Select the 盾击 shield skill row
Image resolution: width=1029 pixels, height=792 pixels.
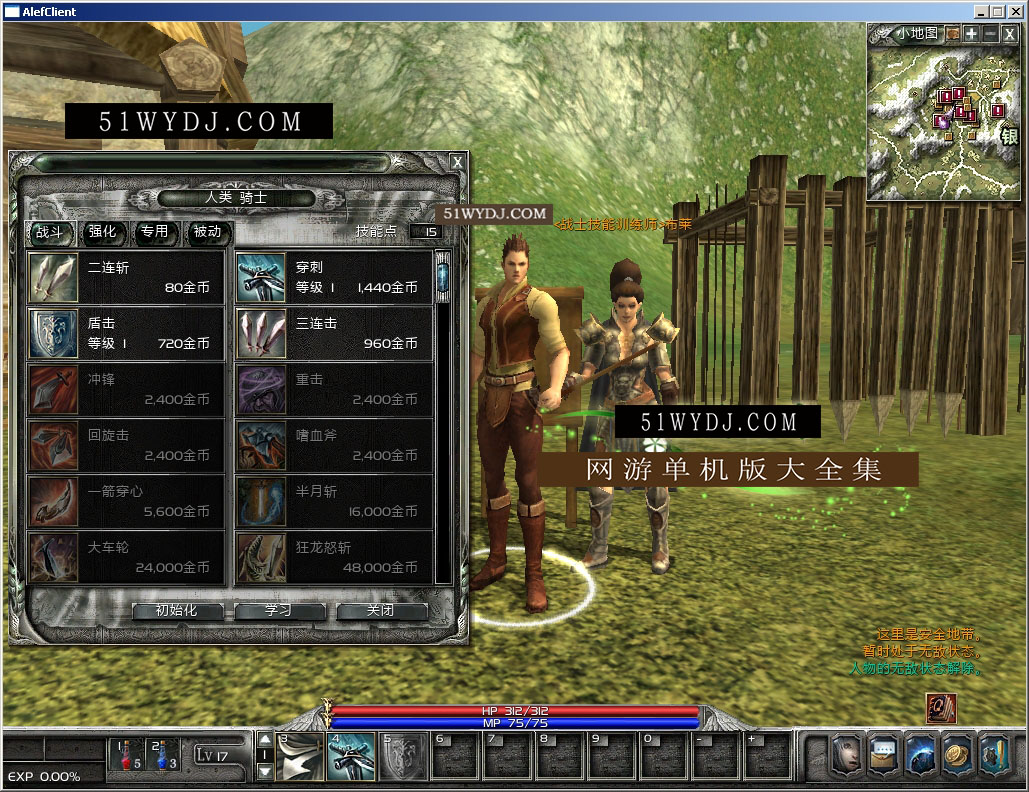click(125, 334)
